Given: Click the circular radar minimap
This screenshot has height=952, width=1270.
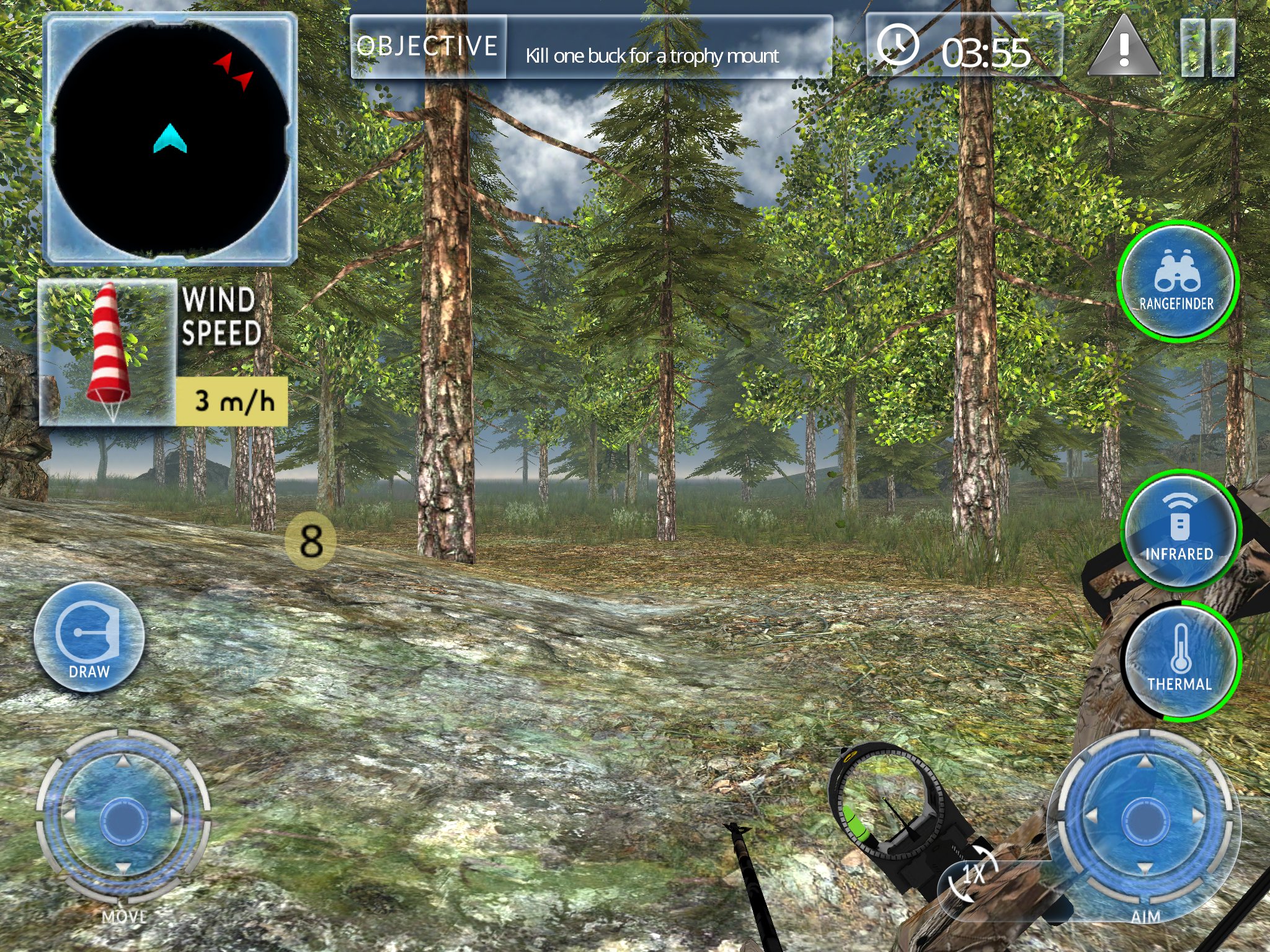Looking at the screenshot, I should pos(170,139).
